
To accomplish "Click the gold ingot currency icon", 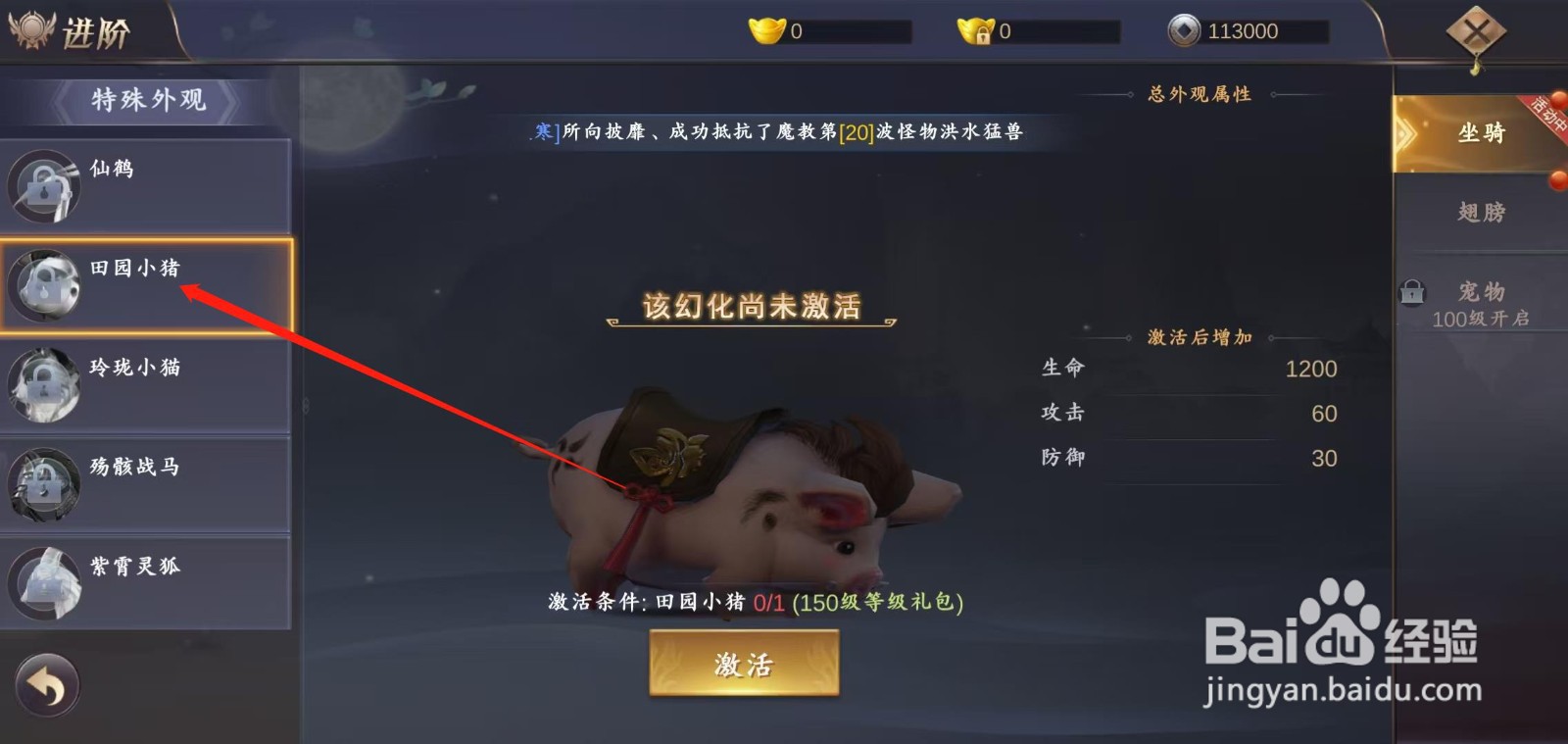I will [764, 29].
